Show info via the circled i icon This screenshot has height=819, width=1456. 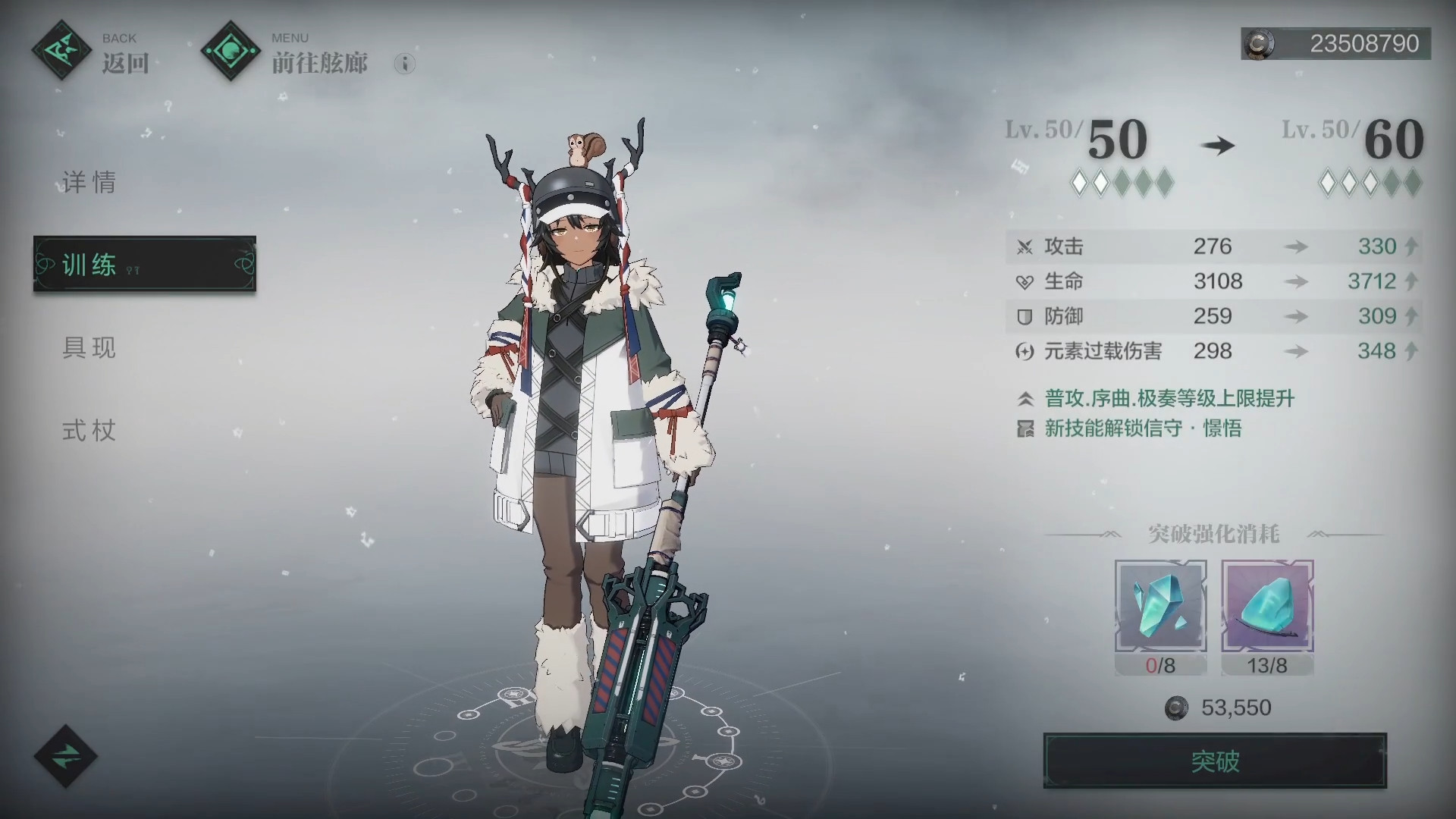(405, 64)
